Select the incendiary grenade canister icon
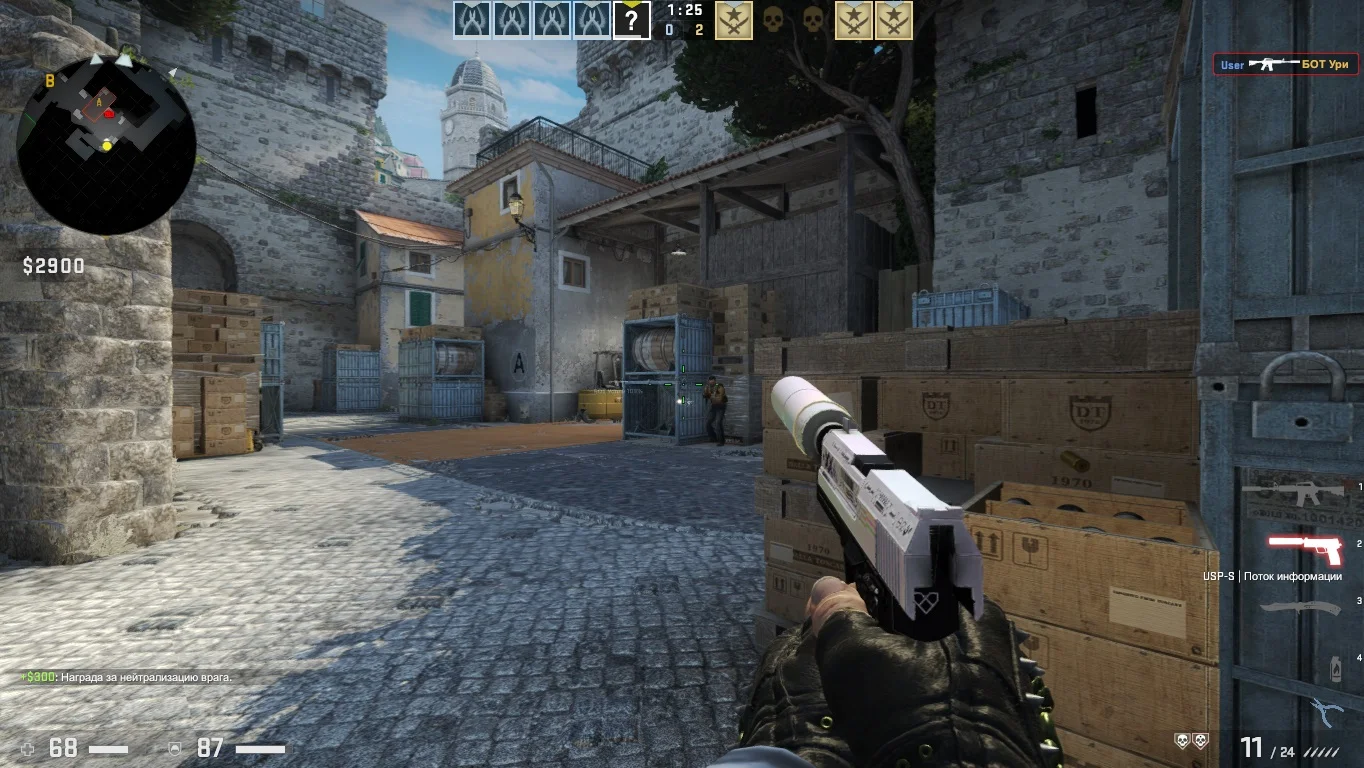Image resolution: width=1364 pixels, height=768 pixels. pos(1336,668)
